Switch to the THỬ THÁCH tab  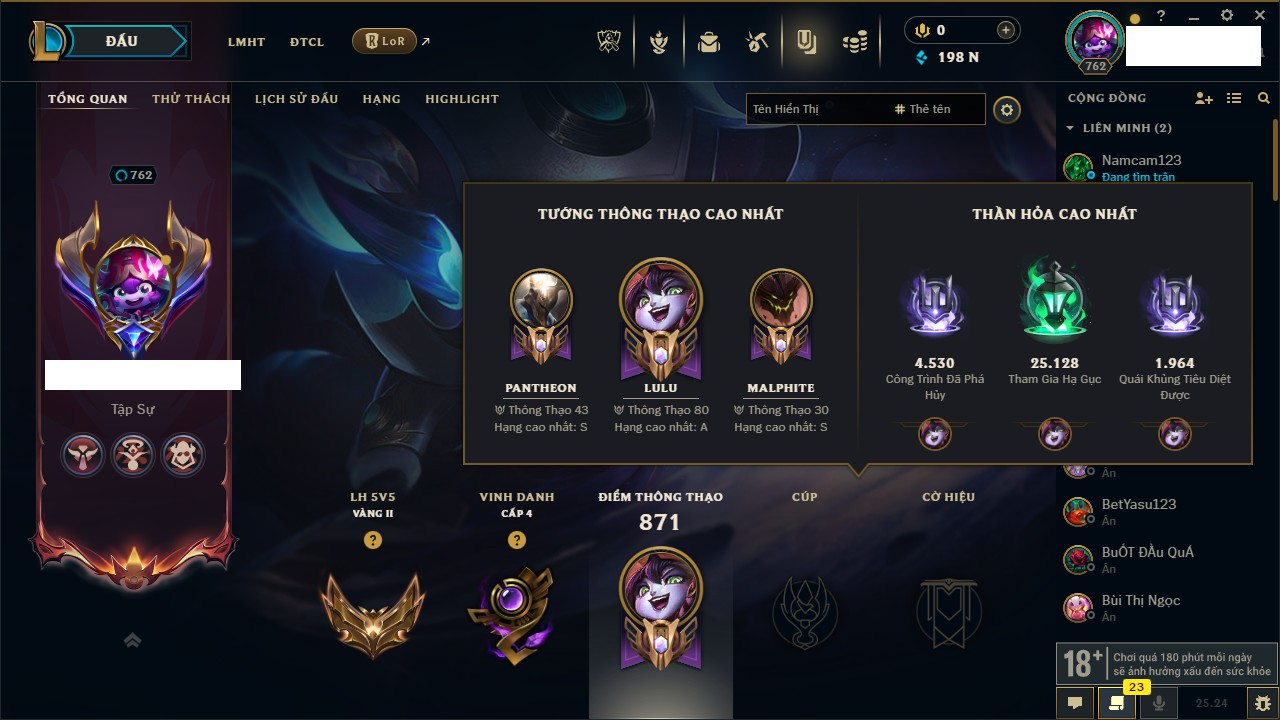[191, 99]
